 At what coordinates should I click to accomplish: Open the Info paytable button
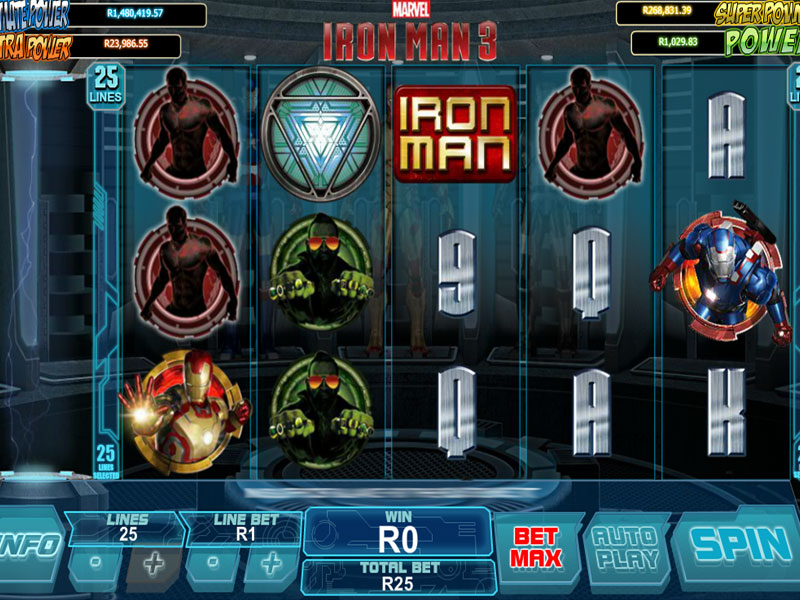point(30,546)
